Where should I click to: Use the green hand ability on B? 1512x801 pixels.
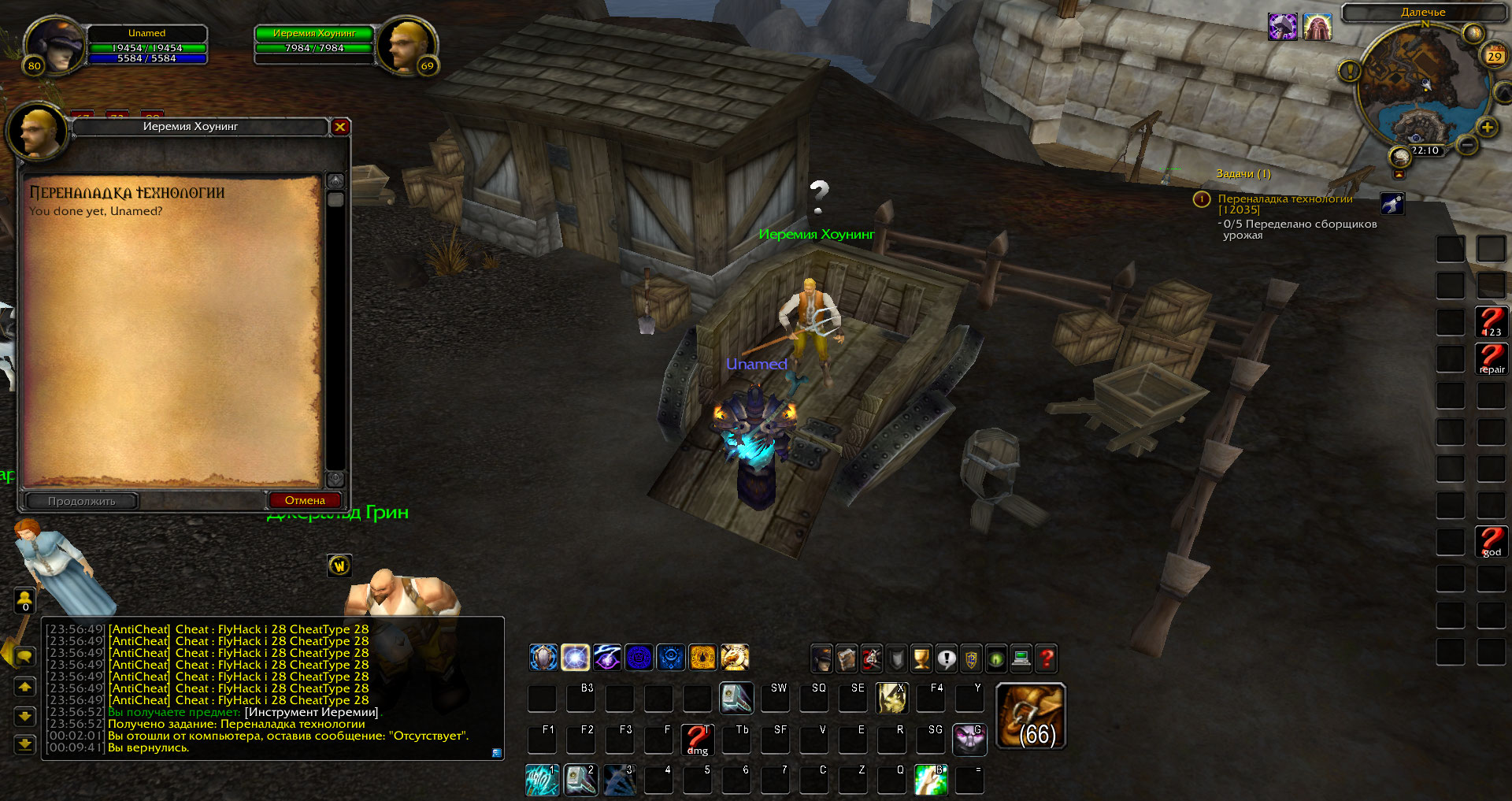pos(930,780)
